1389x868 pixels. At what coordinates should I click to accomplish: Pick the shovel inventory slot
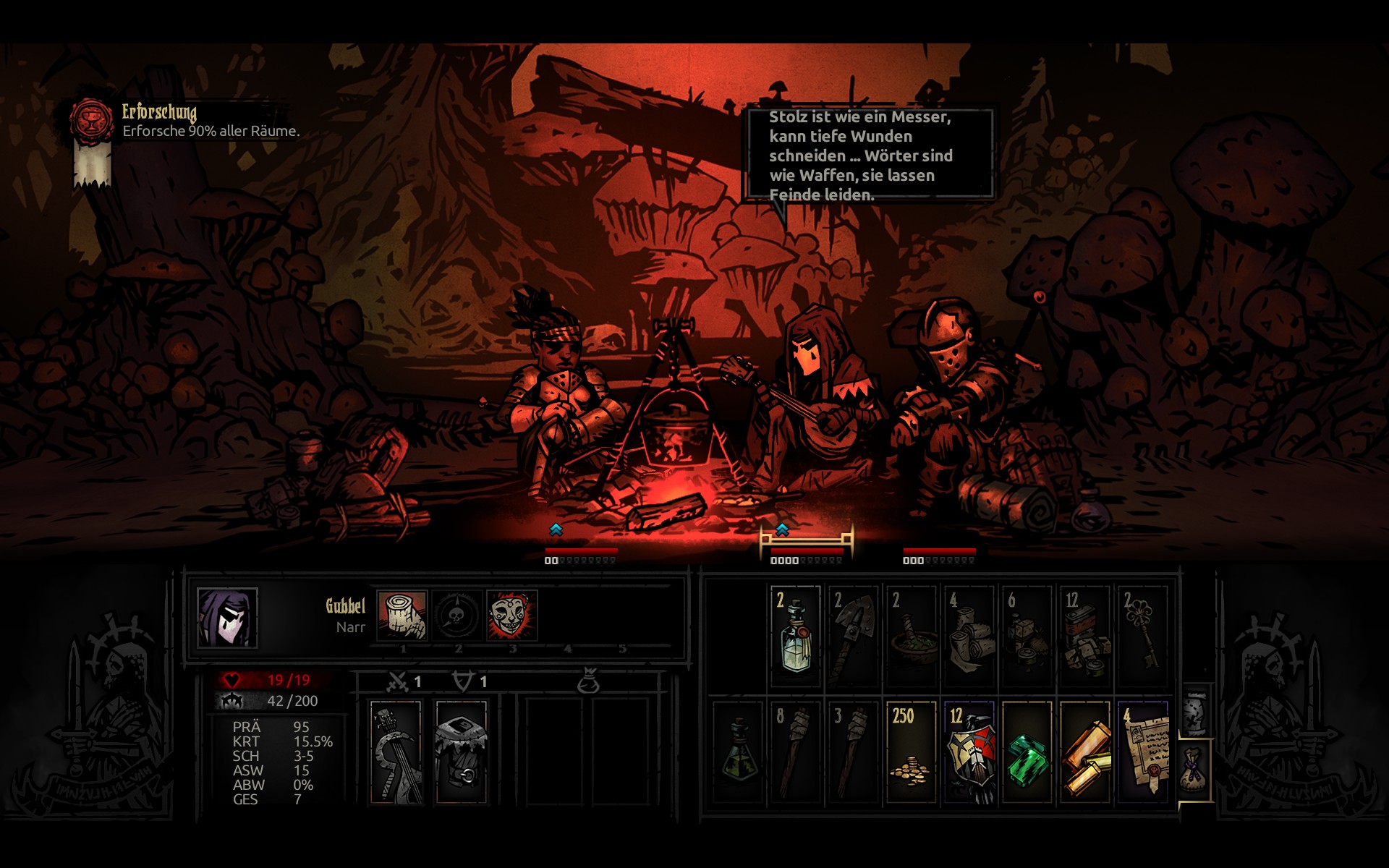click(853, 637)
